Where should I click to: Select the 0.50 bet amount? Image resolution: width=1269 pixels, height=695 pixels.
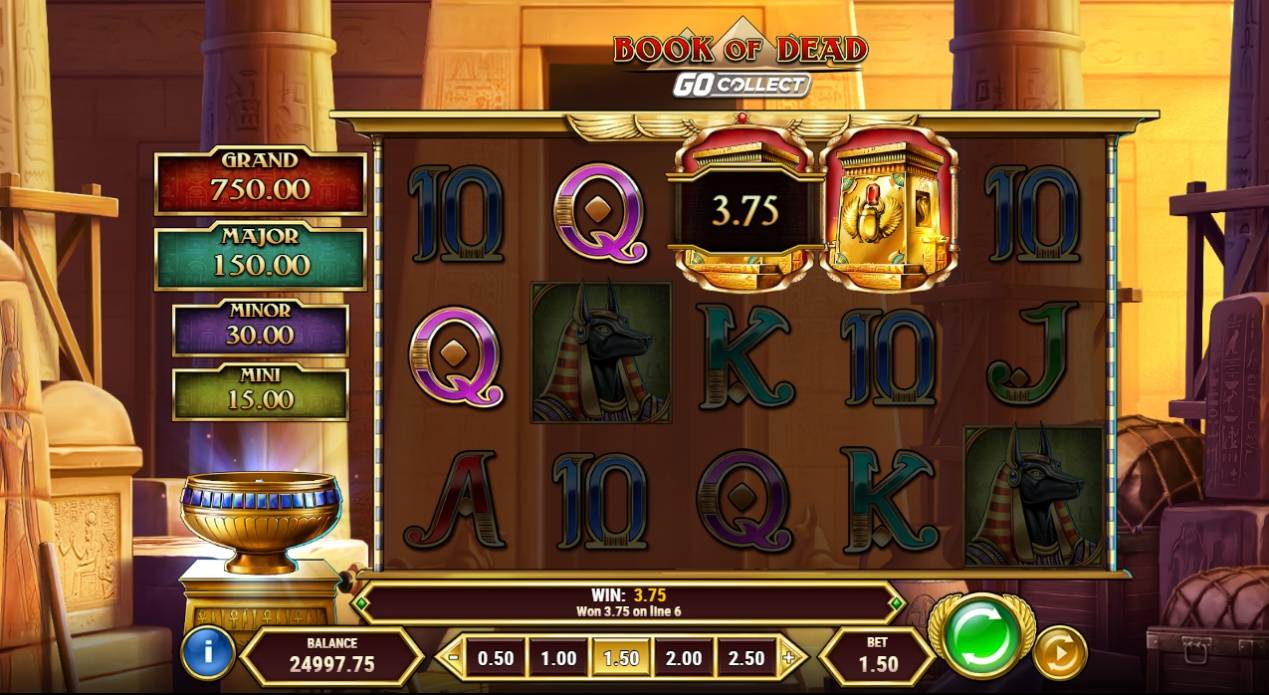[x=496, y=658]
